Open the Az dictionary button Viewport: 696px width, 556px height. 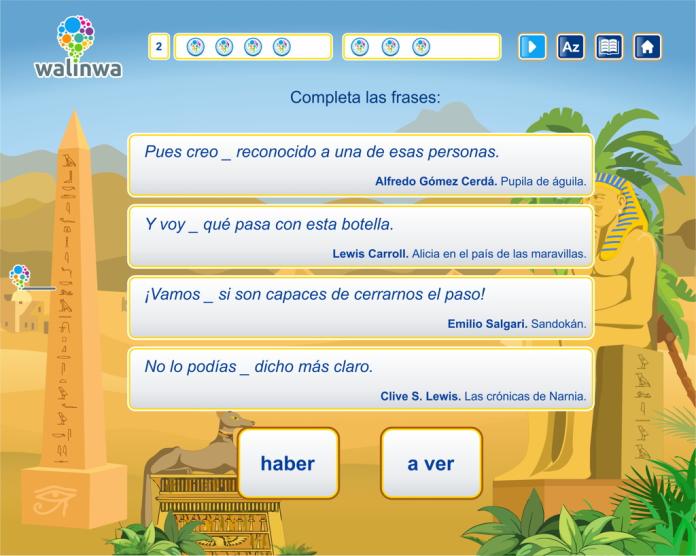point(570,47)
